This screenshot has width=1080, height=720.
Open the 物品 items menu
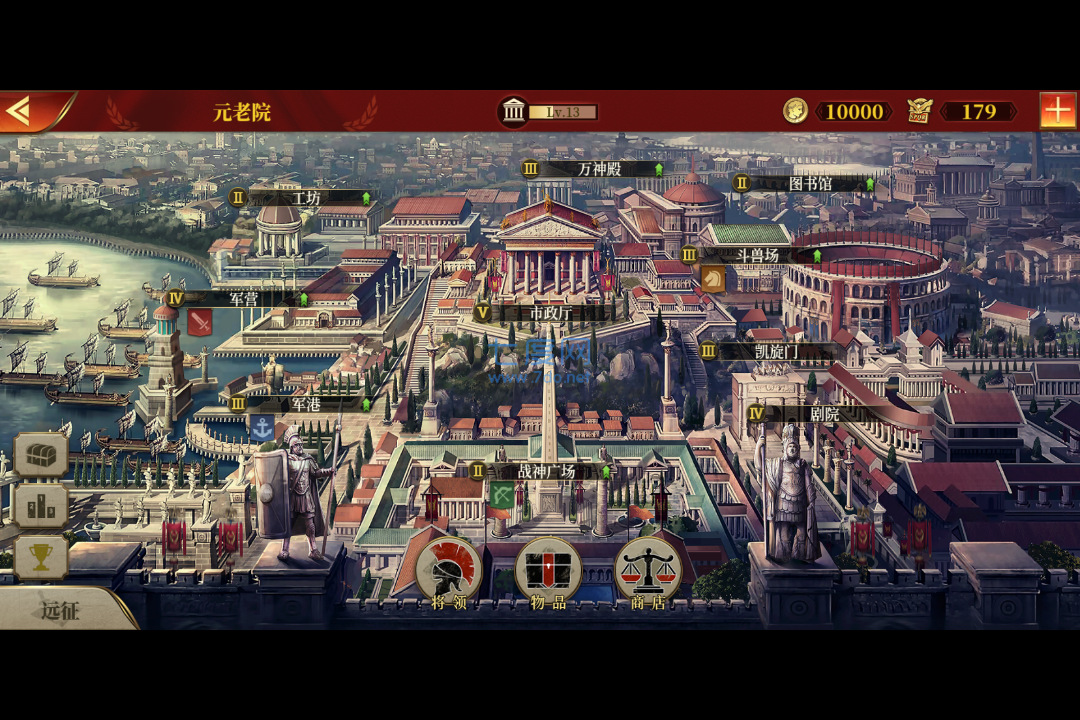548,572
